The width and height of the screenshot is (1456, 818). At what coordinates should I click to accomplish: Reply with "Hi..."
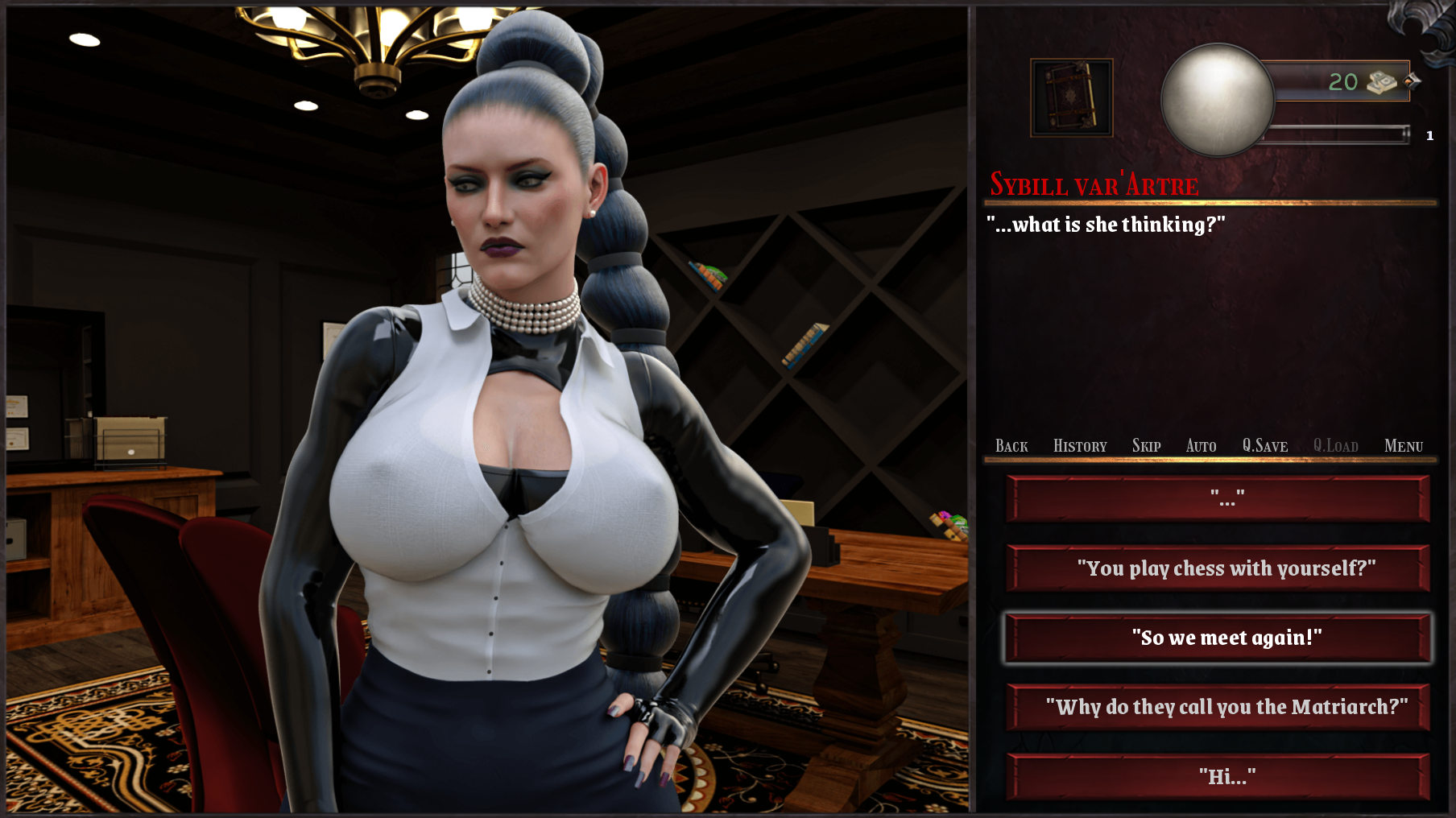tap(1218, 776)
